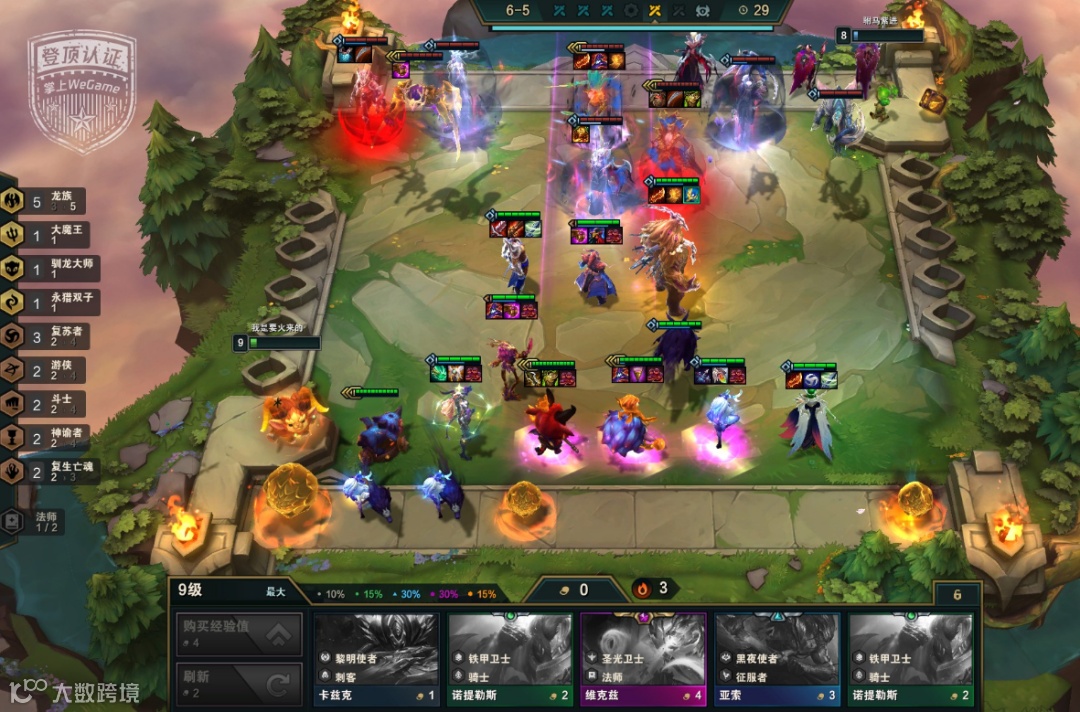Buy the 亚索 shop card
The width and height of the screenshot is (1080, 712).
pyautogui.click(x=777, y=659)
